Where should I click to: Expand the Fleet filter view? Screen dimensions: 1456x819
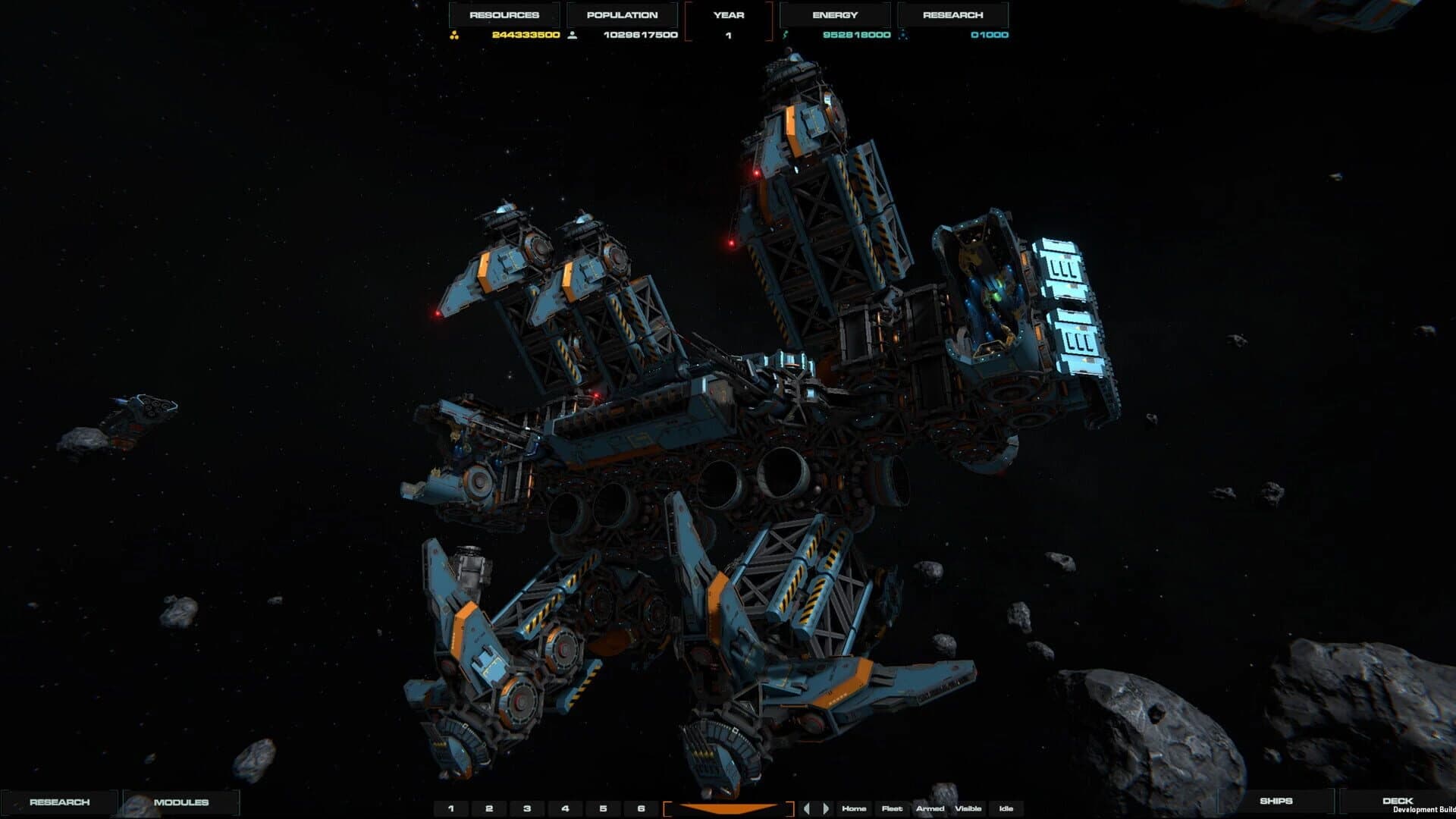pos(893,809)
